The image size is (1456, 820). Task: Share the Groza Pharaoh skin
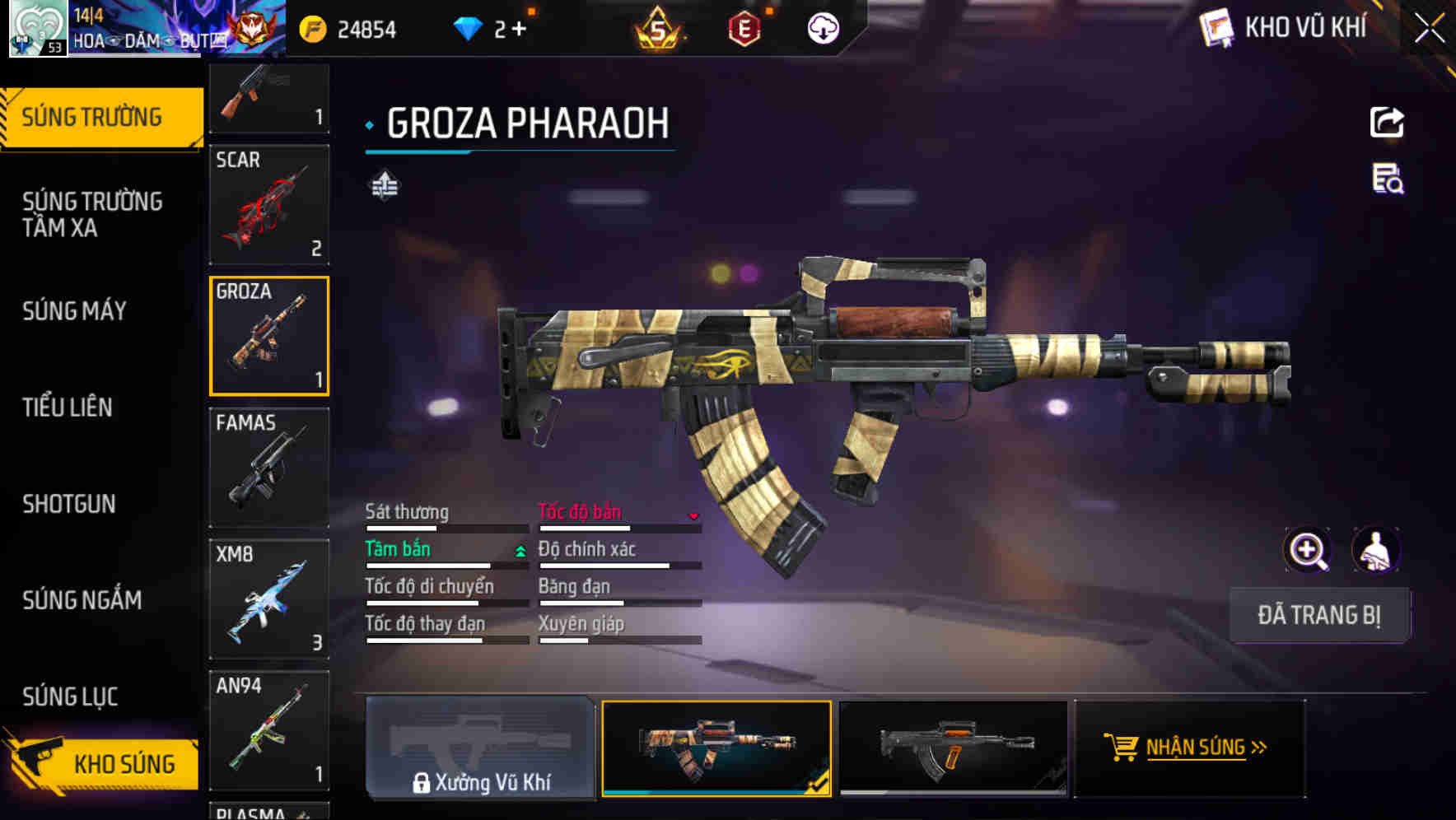1387,123
